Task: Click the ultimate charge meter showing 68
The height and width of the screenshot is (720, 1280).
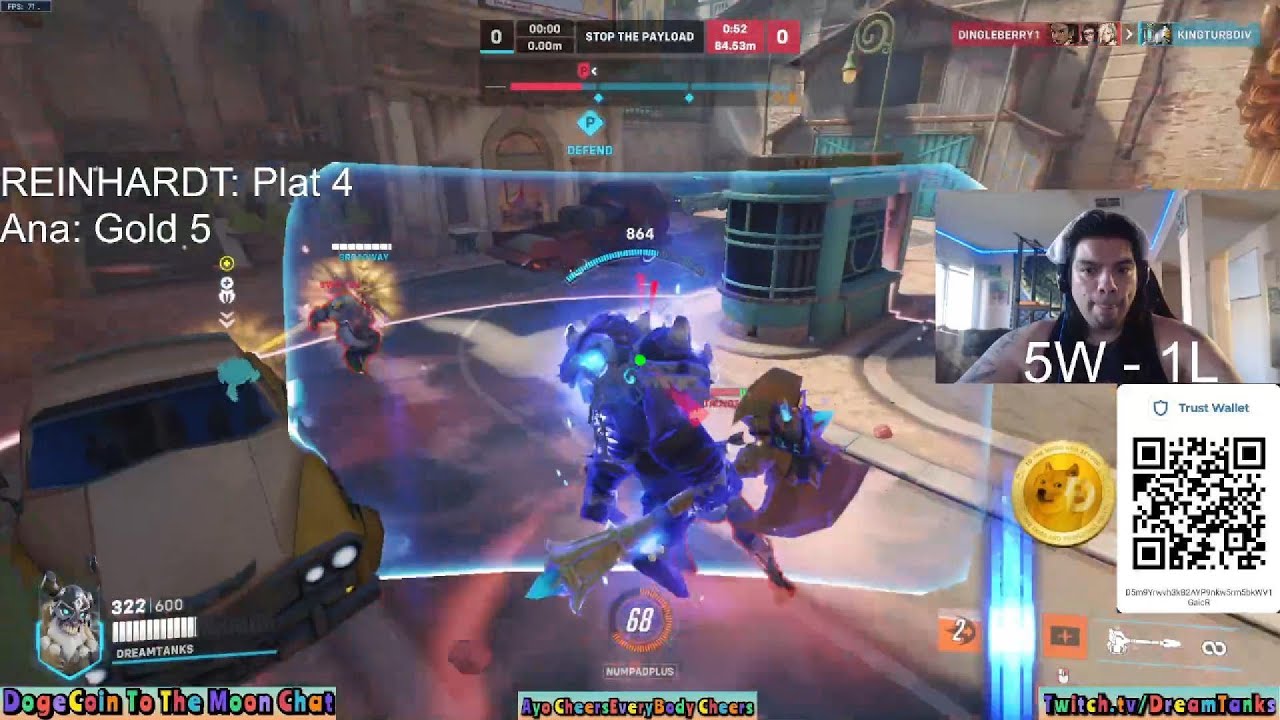Action: [639, 622]
